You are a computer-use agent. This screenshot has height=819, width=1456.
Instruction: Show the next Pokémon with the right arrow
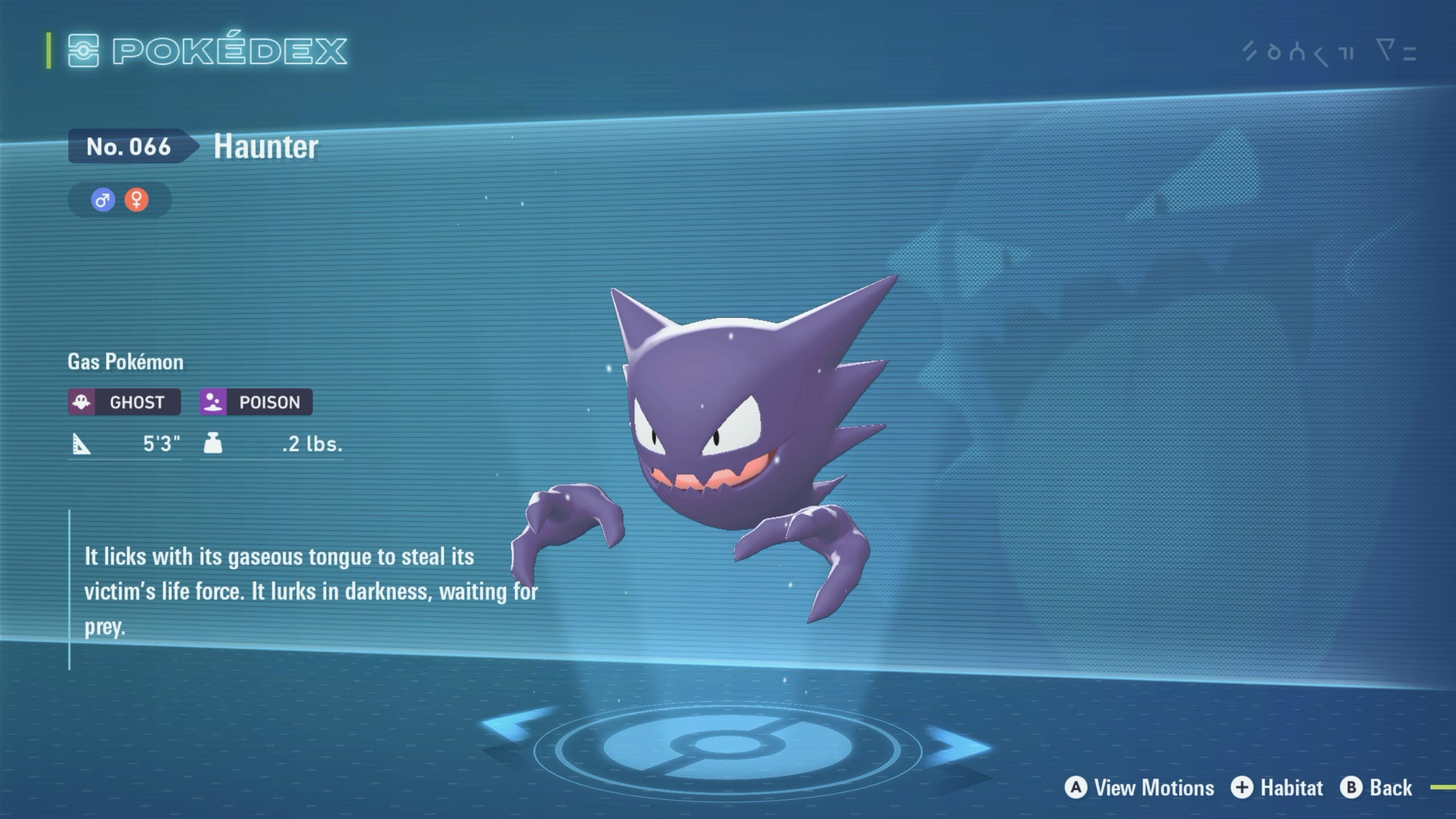[957, 746]
